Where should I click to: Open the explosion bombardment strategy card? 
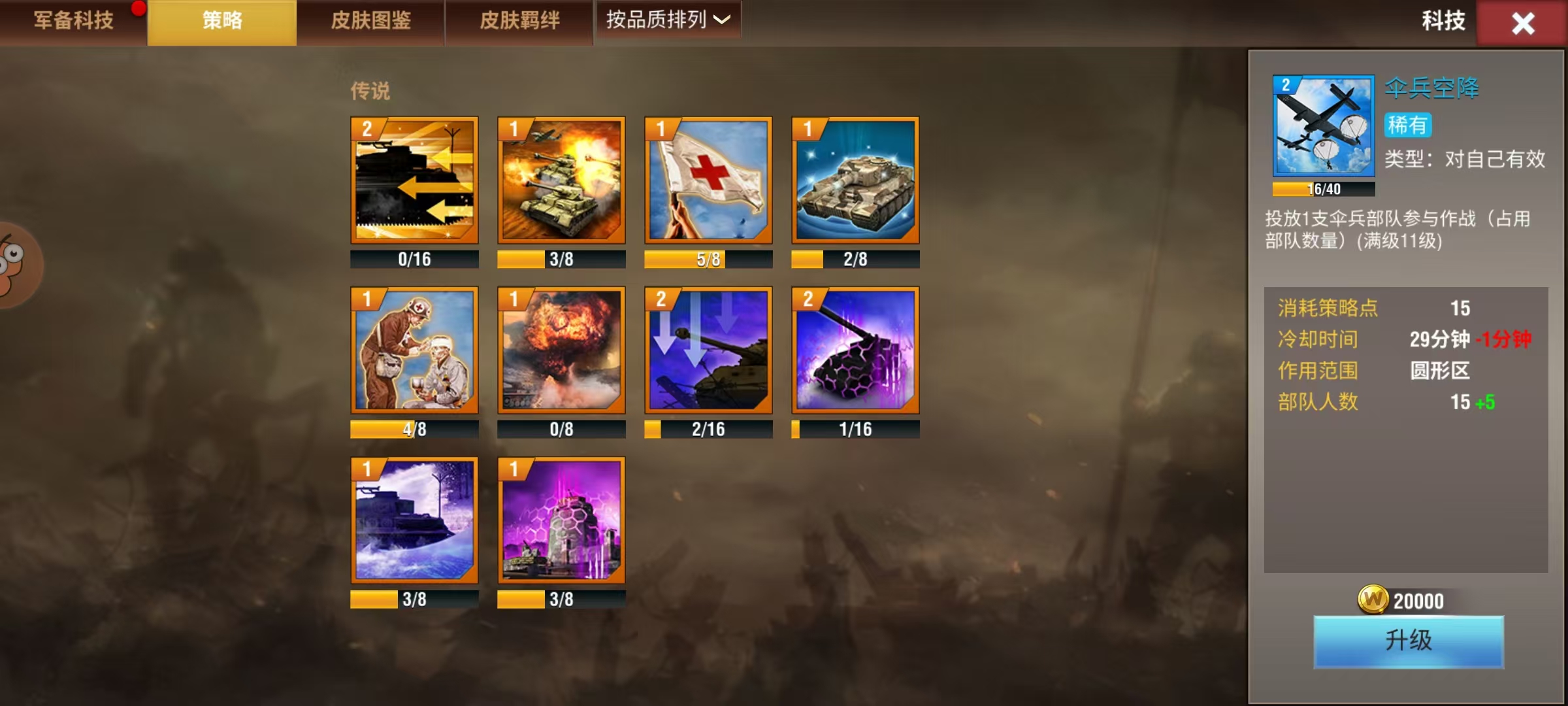[561, 353]
